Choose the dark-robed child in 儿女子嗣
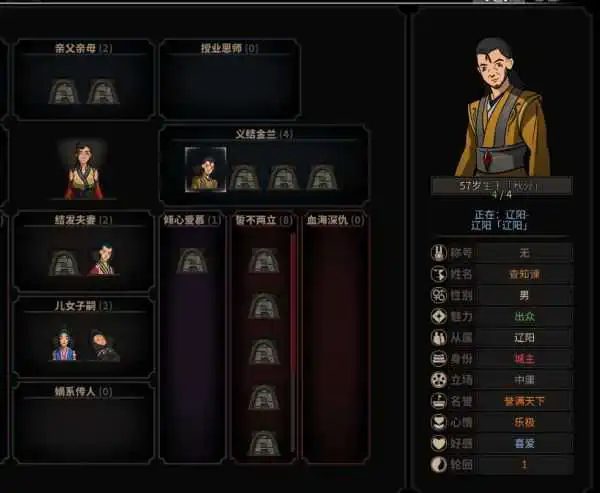The width and height of the screenshot is (600, 493). tap(102, 345)
